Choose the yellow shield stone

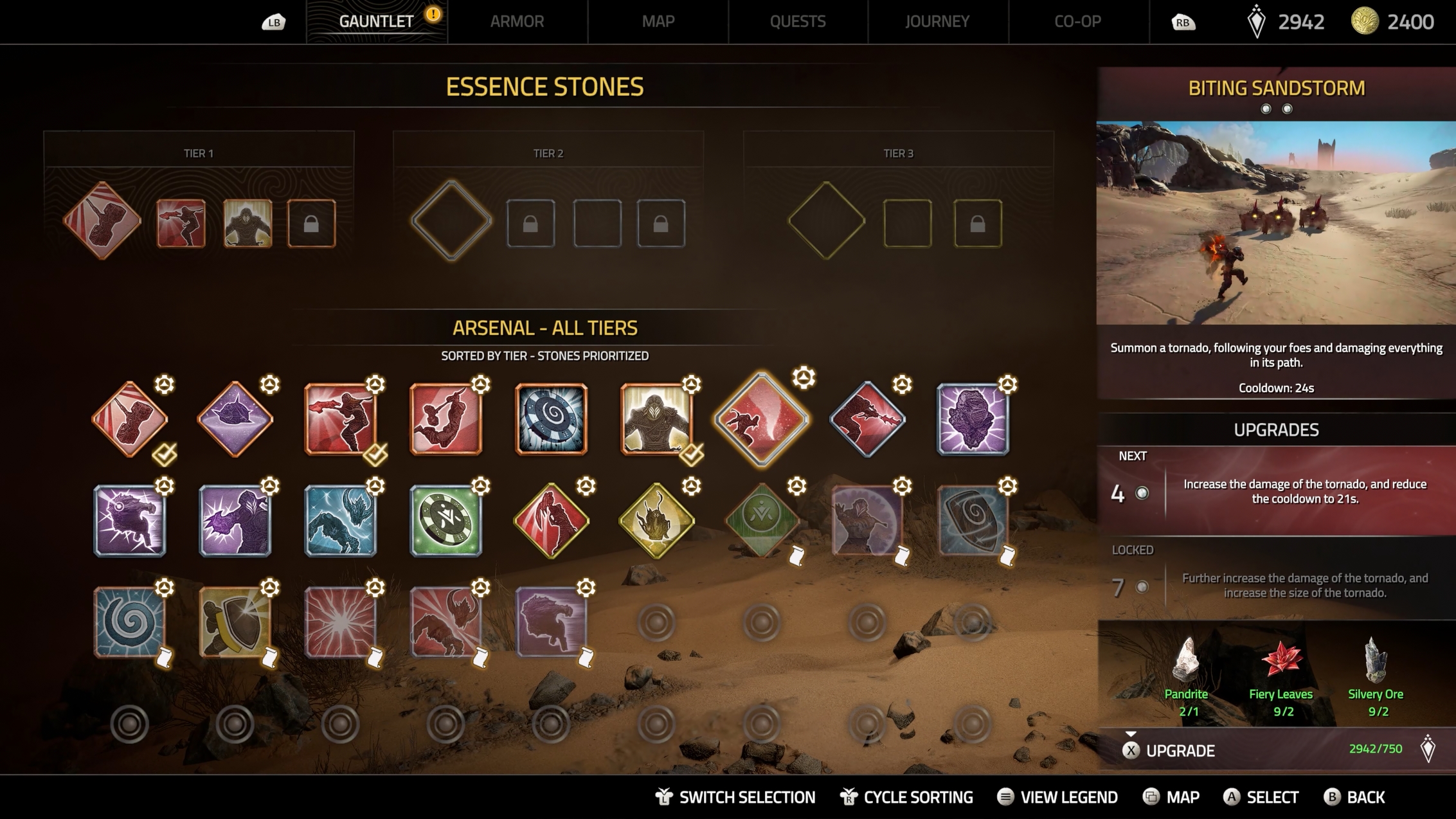point(235,622)
